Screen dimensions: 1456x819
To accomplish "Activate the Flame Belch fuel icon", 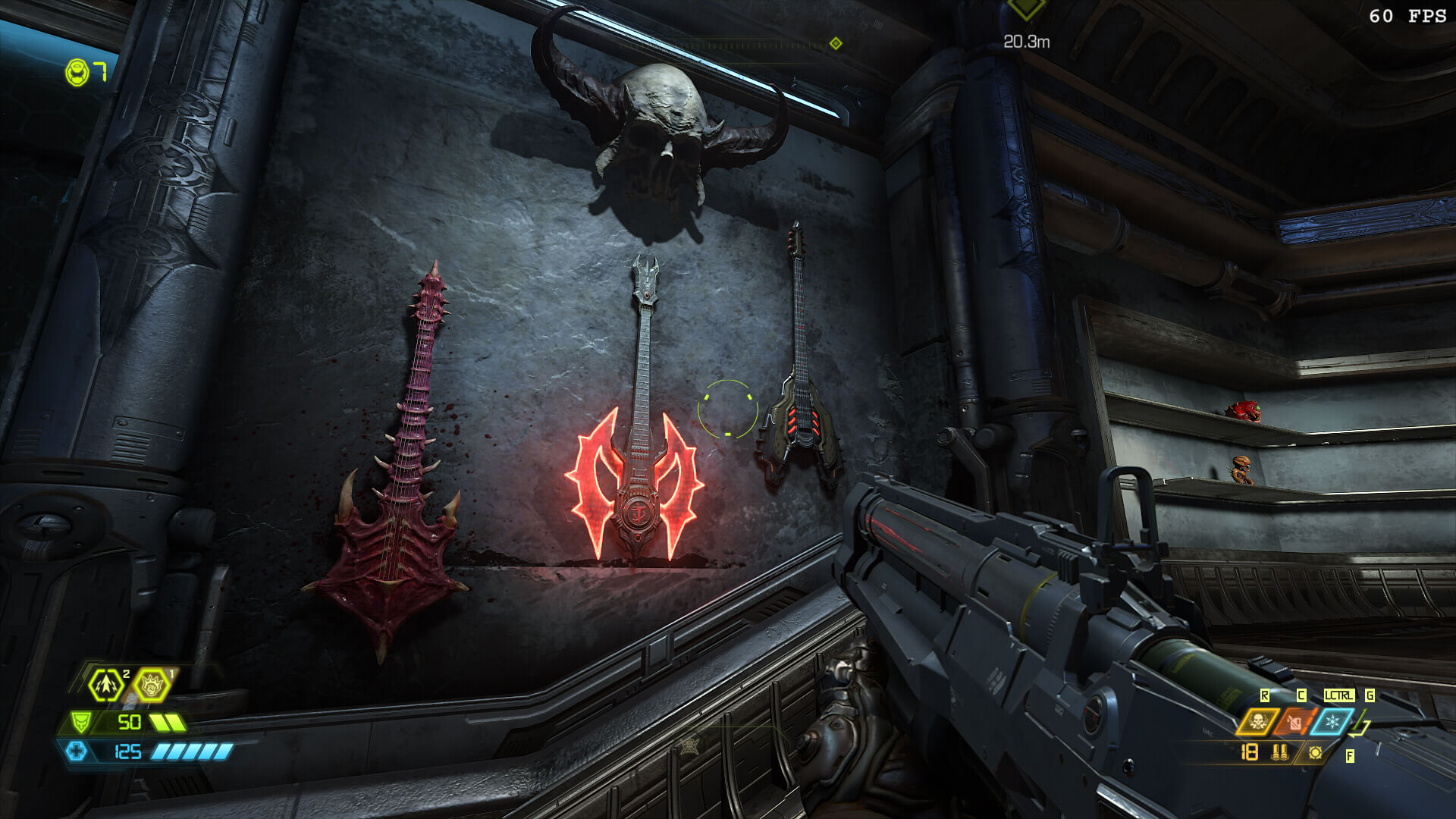I will coord(1294,721).
